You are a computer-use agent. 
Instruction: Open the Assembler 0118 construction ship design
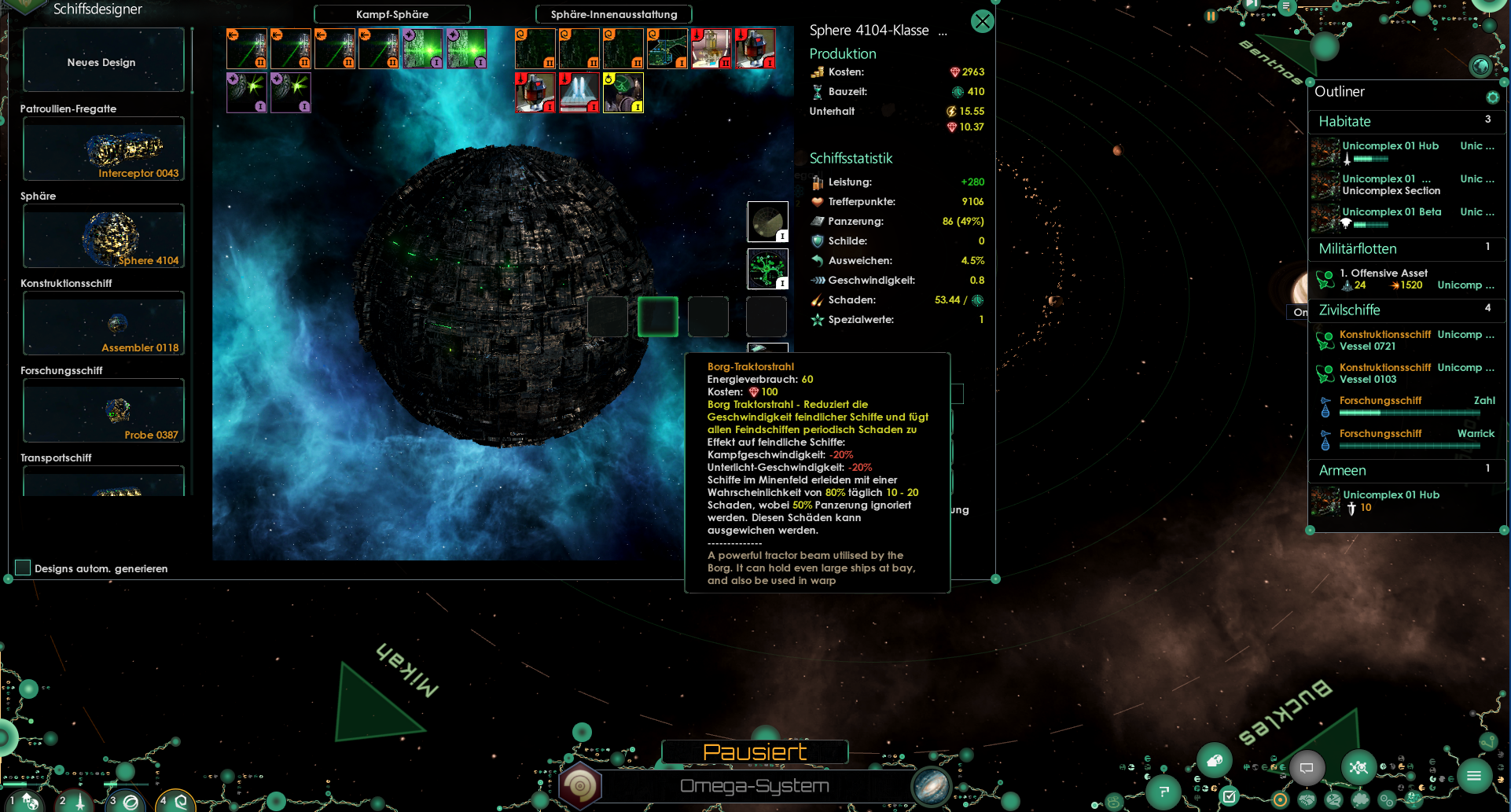(104, 324)
